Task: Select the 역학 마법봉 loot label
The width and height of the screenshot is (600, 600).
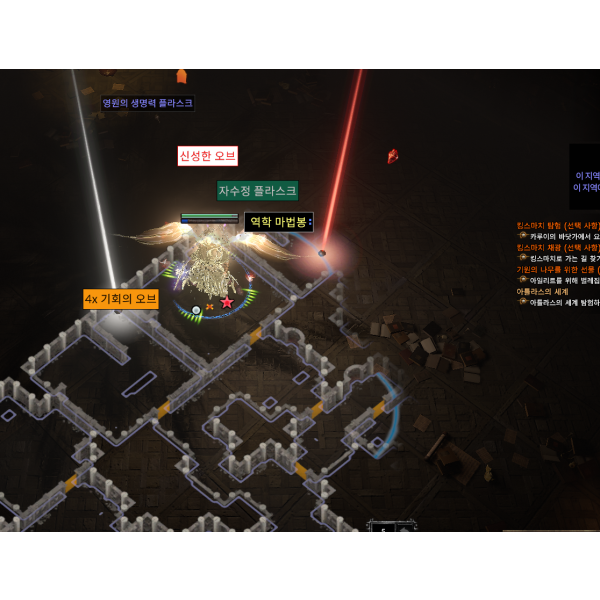Action: click(x=279, y=222)
